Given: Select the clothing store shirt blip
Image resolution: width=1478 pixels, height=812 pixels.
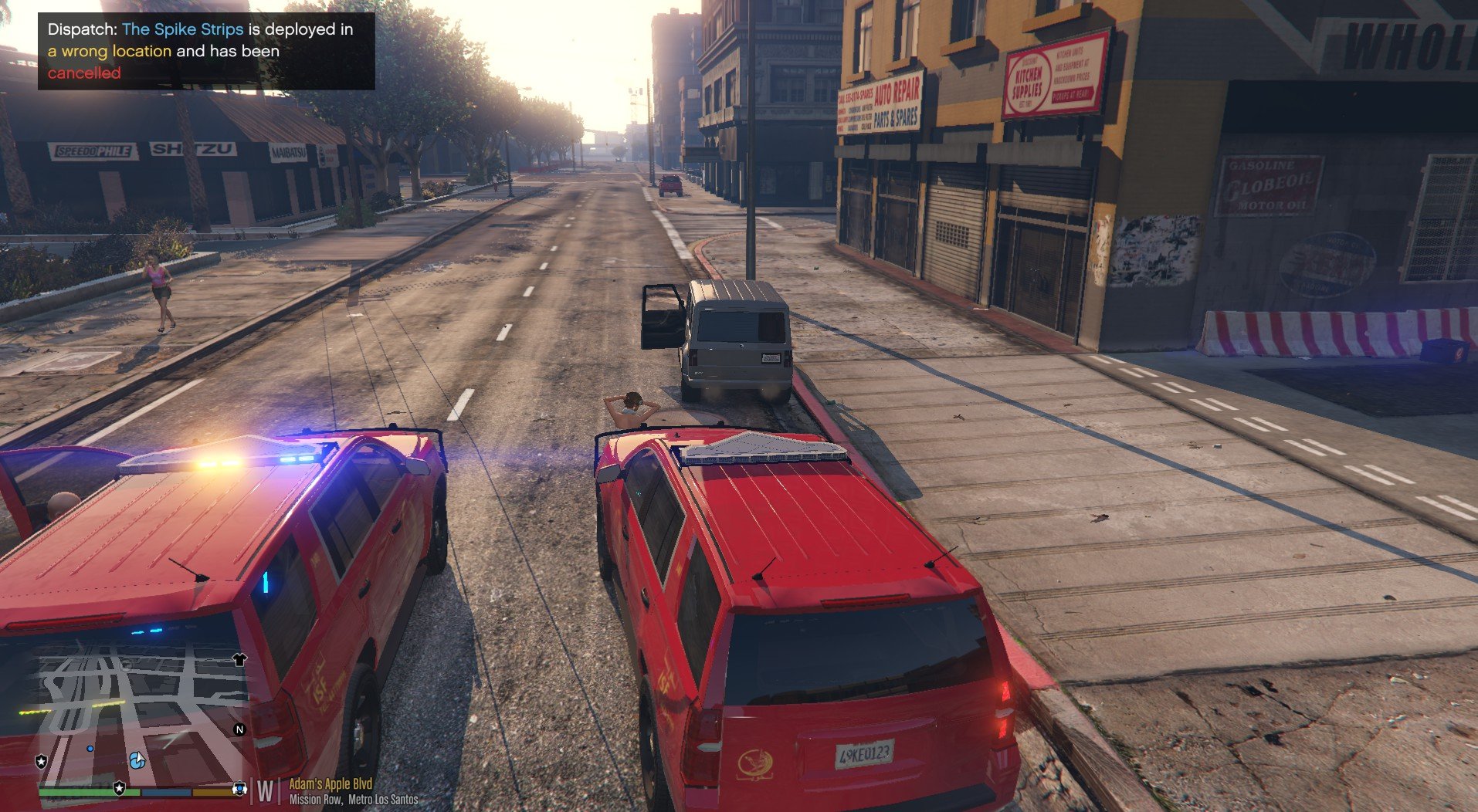Looking at the screenshot, I should [239, 659].
